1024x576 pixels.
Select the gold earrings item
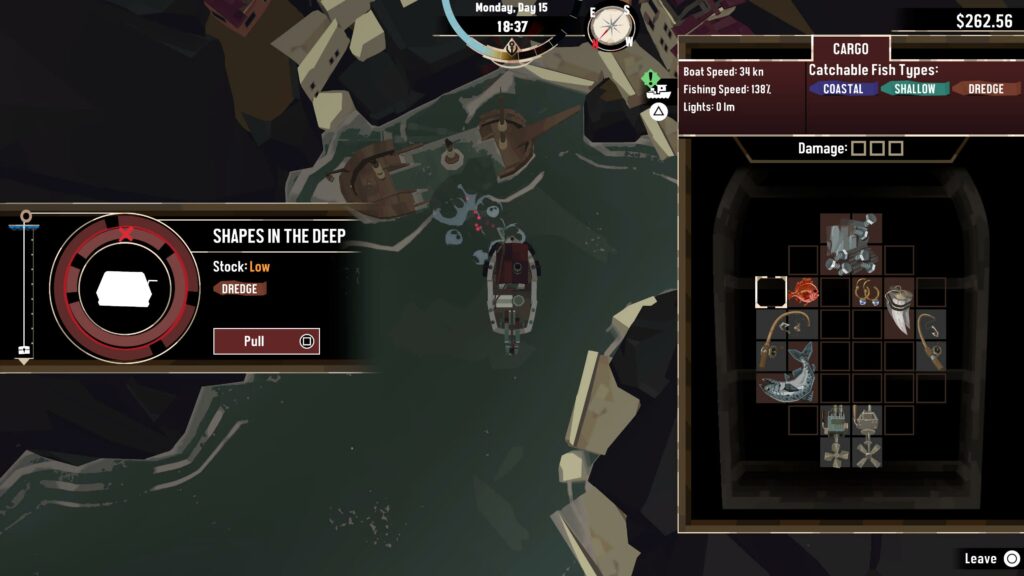click(866, 292)
